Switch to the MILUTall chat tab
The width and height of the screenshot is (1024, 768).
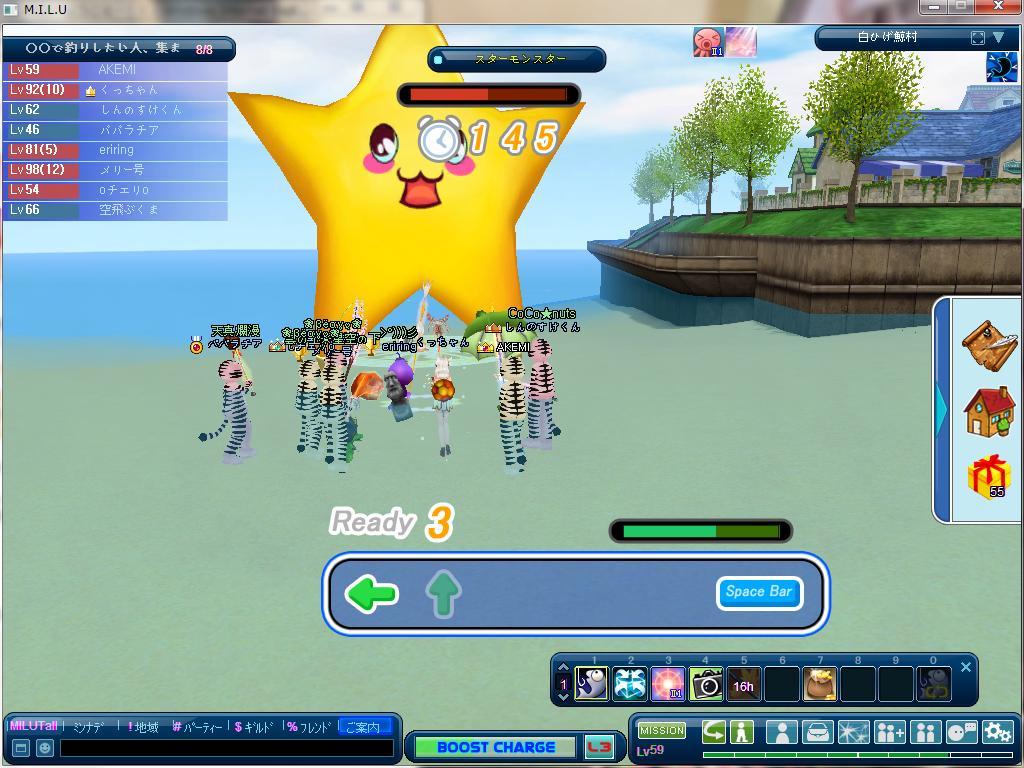(x=34, y=727)
